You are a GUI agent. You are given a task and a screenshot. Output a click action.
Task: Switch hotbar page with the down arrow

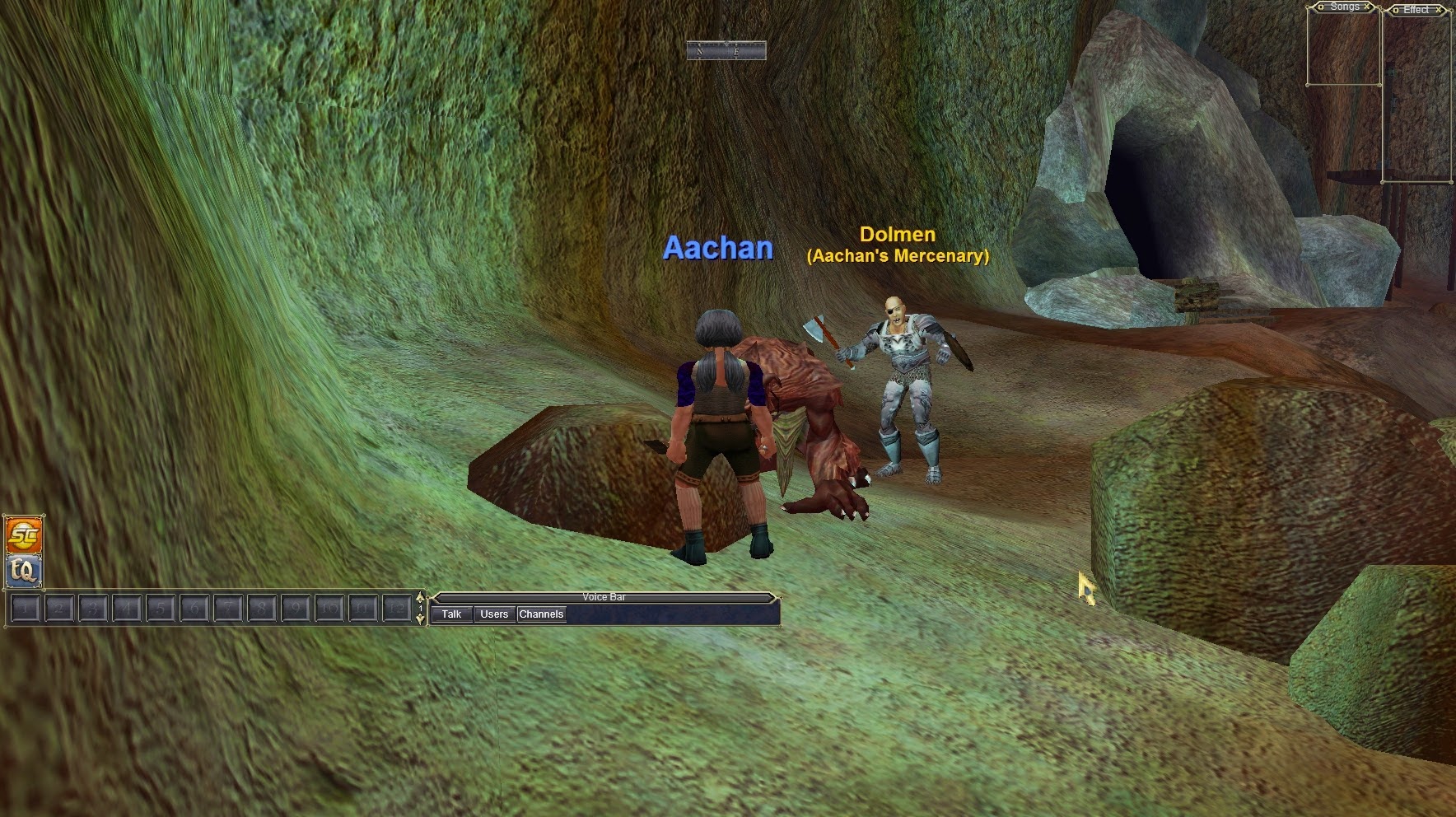421,619
